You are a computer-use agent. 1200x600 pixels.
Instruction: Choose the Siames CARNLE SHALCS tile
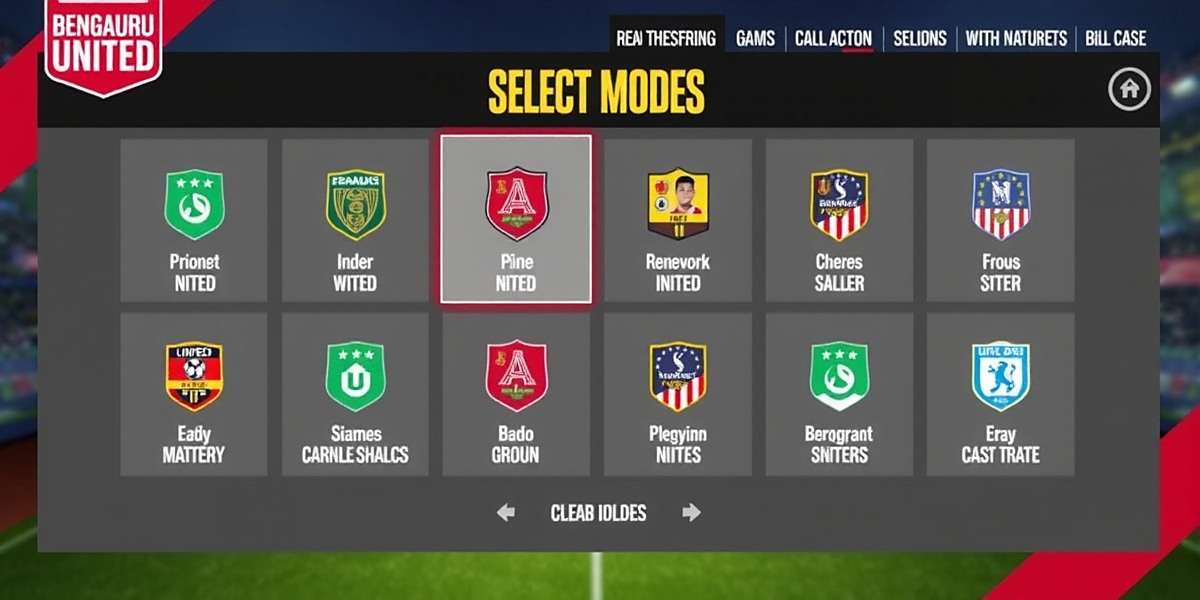click(x=355, y=395)
